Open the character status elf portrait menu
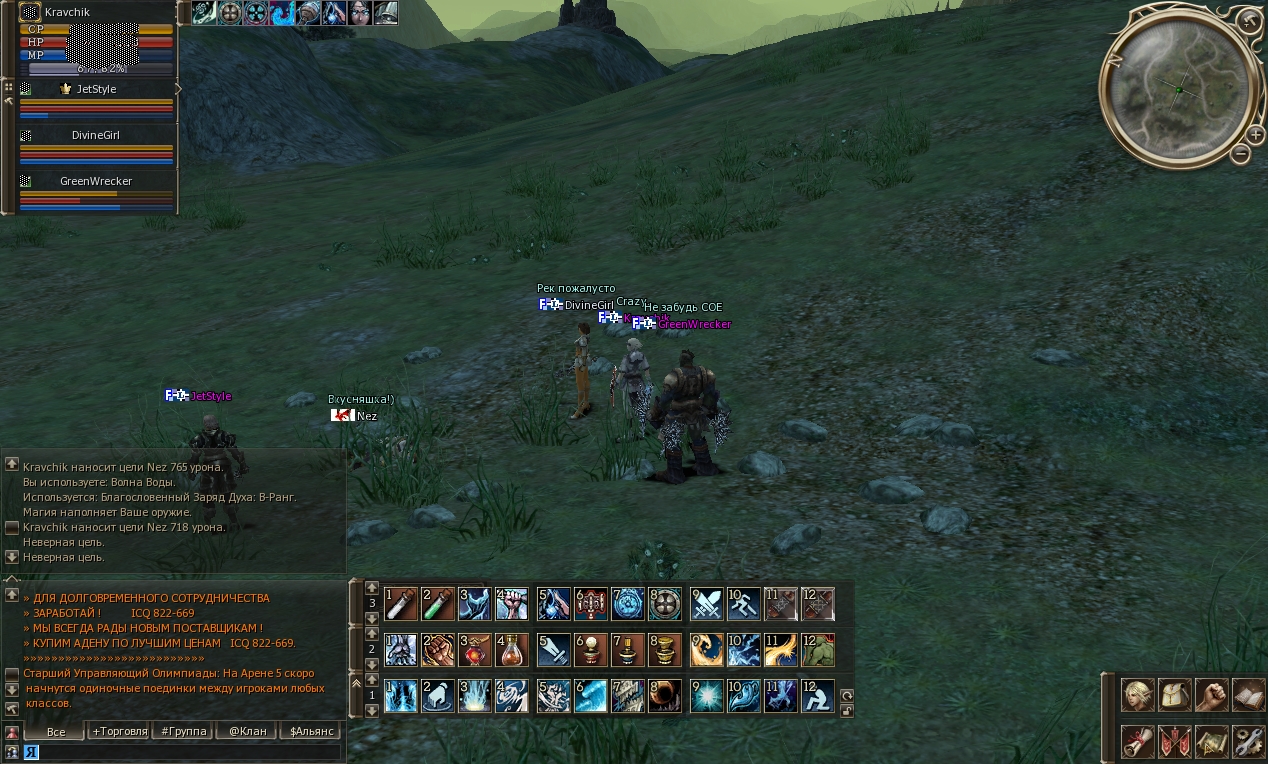Image resolution: width=1268 pixels, height=764 pixels. tap(1138, 695)
